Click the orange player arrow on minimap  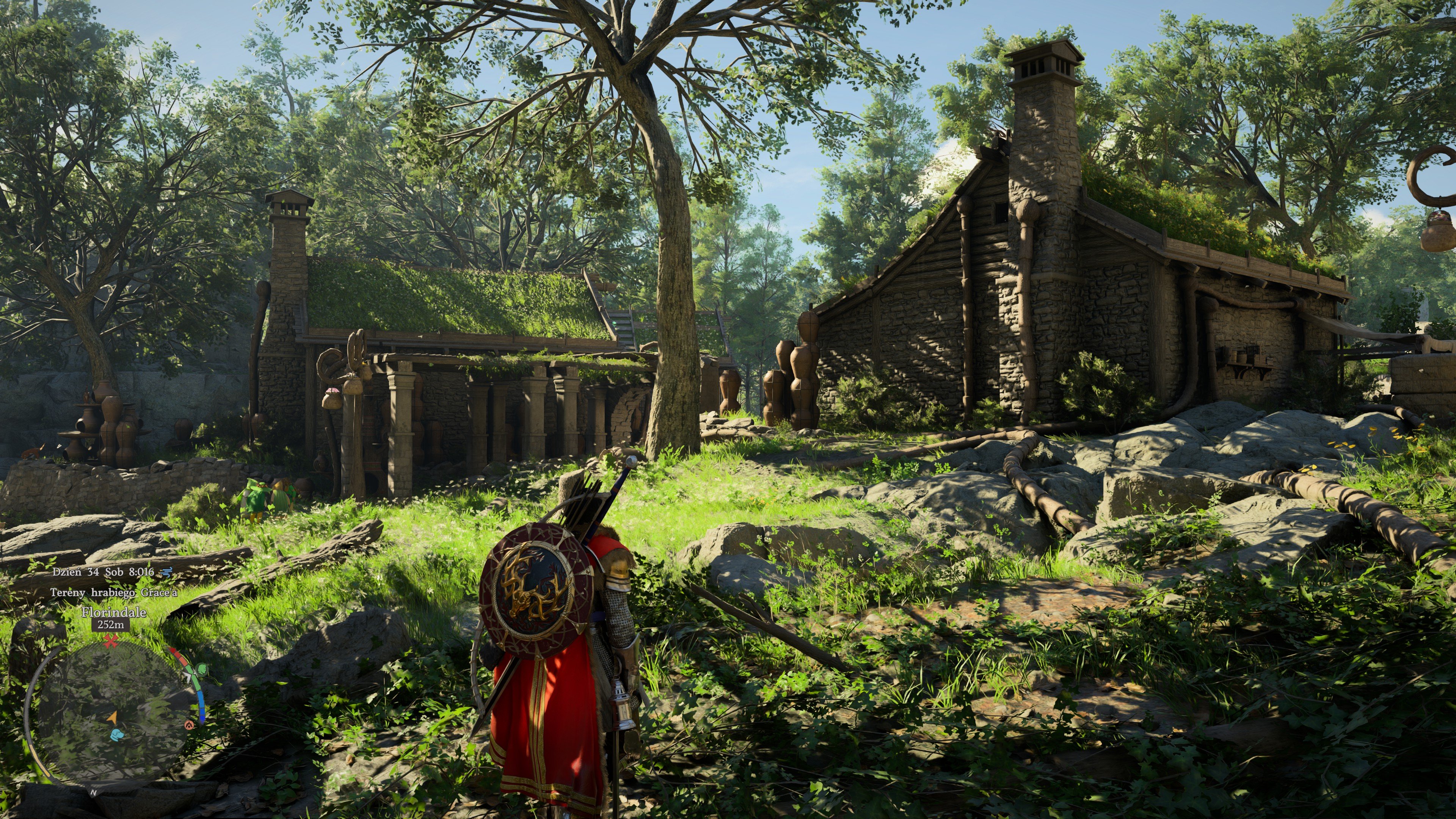pos(112,717)
